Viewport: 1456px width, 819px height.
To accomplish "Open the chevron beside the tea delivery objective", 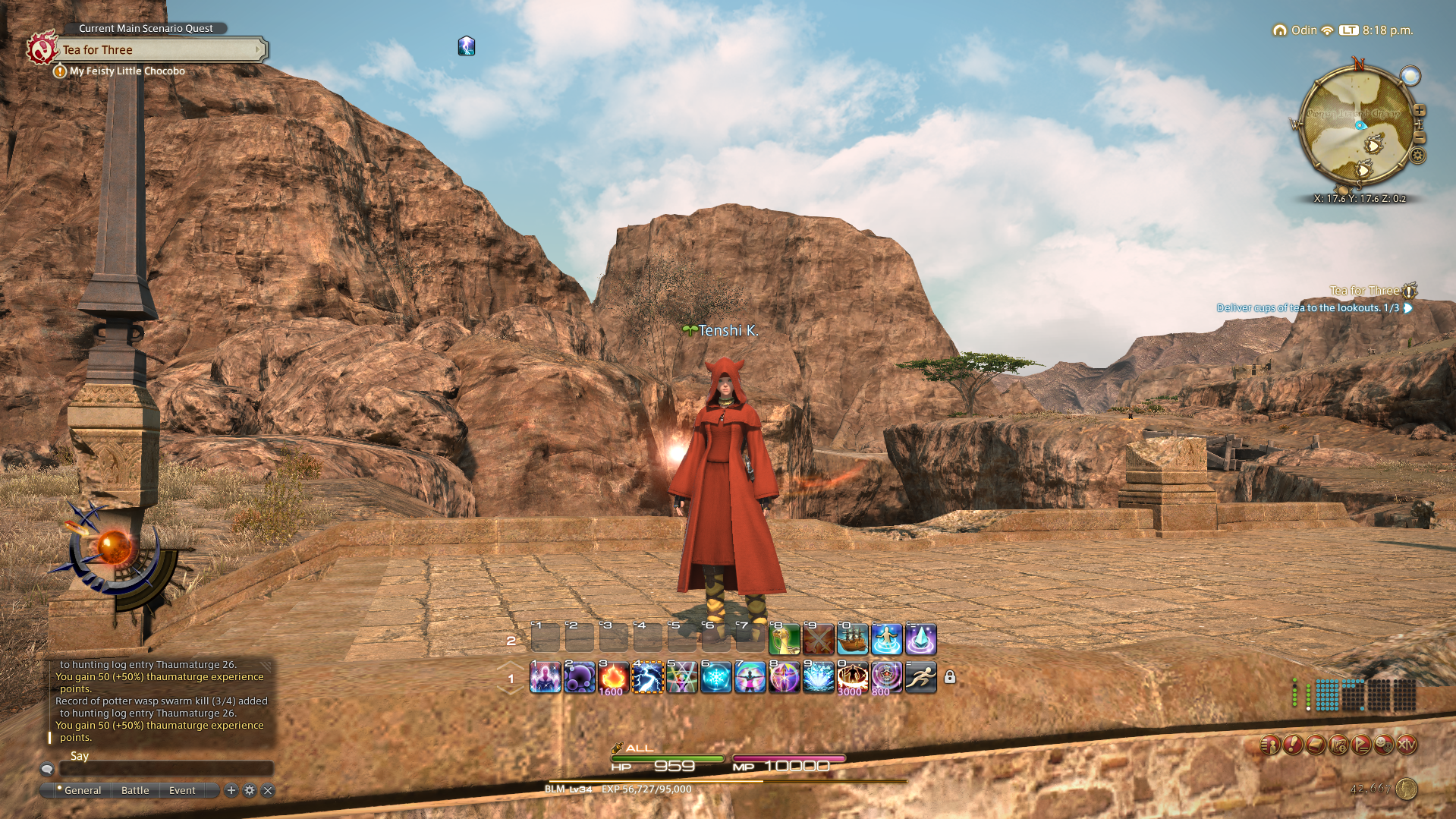I will tap(1407, 308).
